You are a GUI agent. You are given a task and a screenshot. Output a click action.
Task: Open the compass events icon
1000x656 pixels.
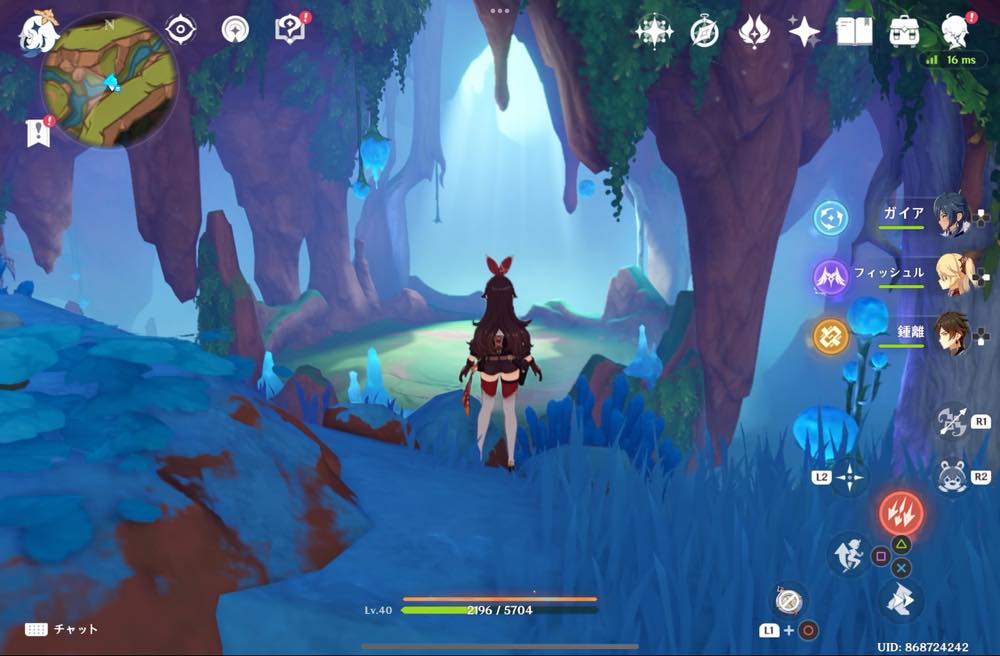point(704,32)
